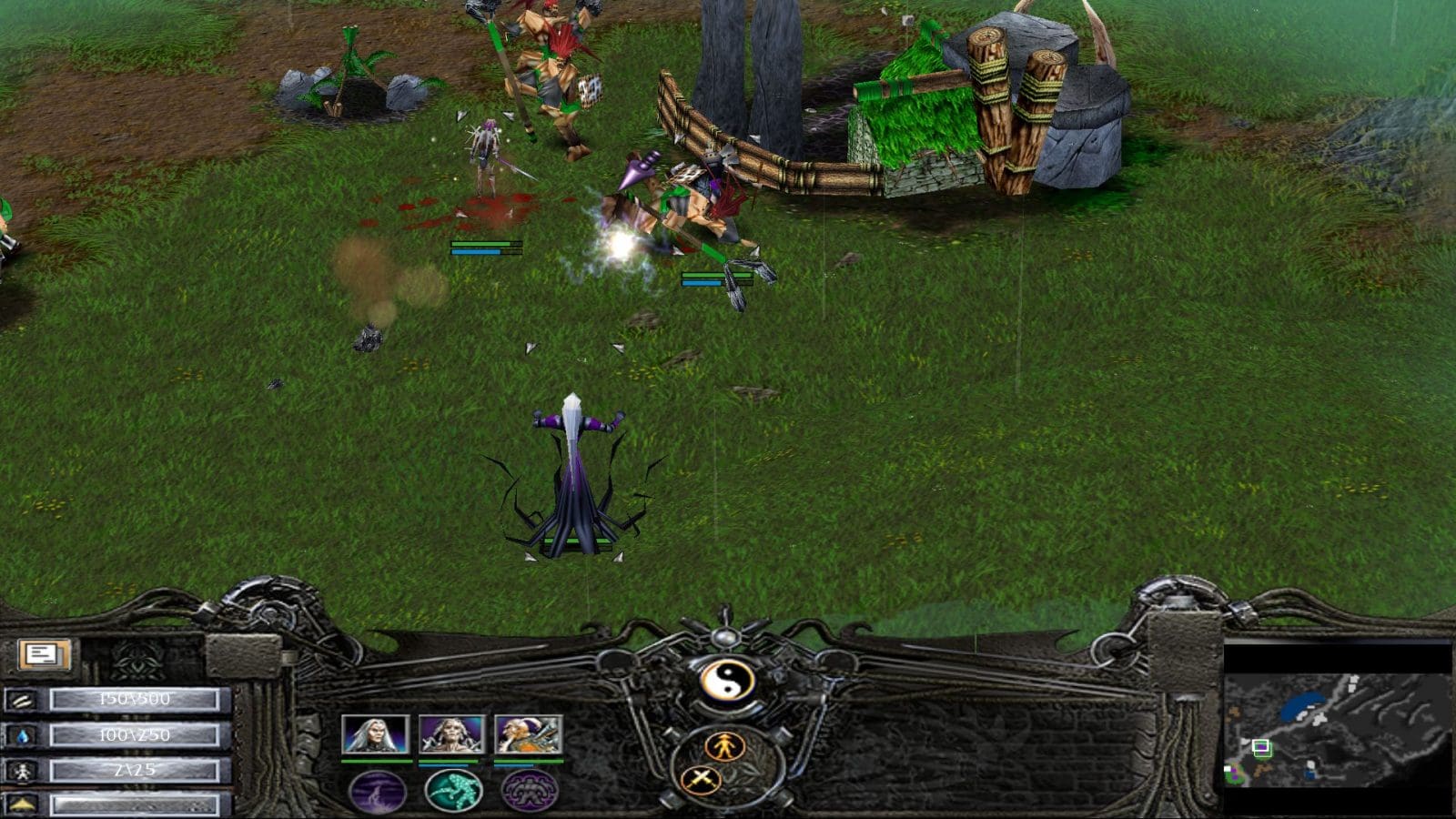Open the messages panel via the envelope icon
The image size is (1456, 819).
(x=44, y=655)
